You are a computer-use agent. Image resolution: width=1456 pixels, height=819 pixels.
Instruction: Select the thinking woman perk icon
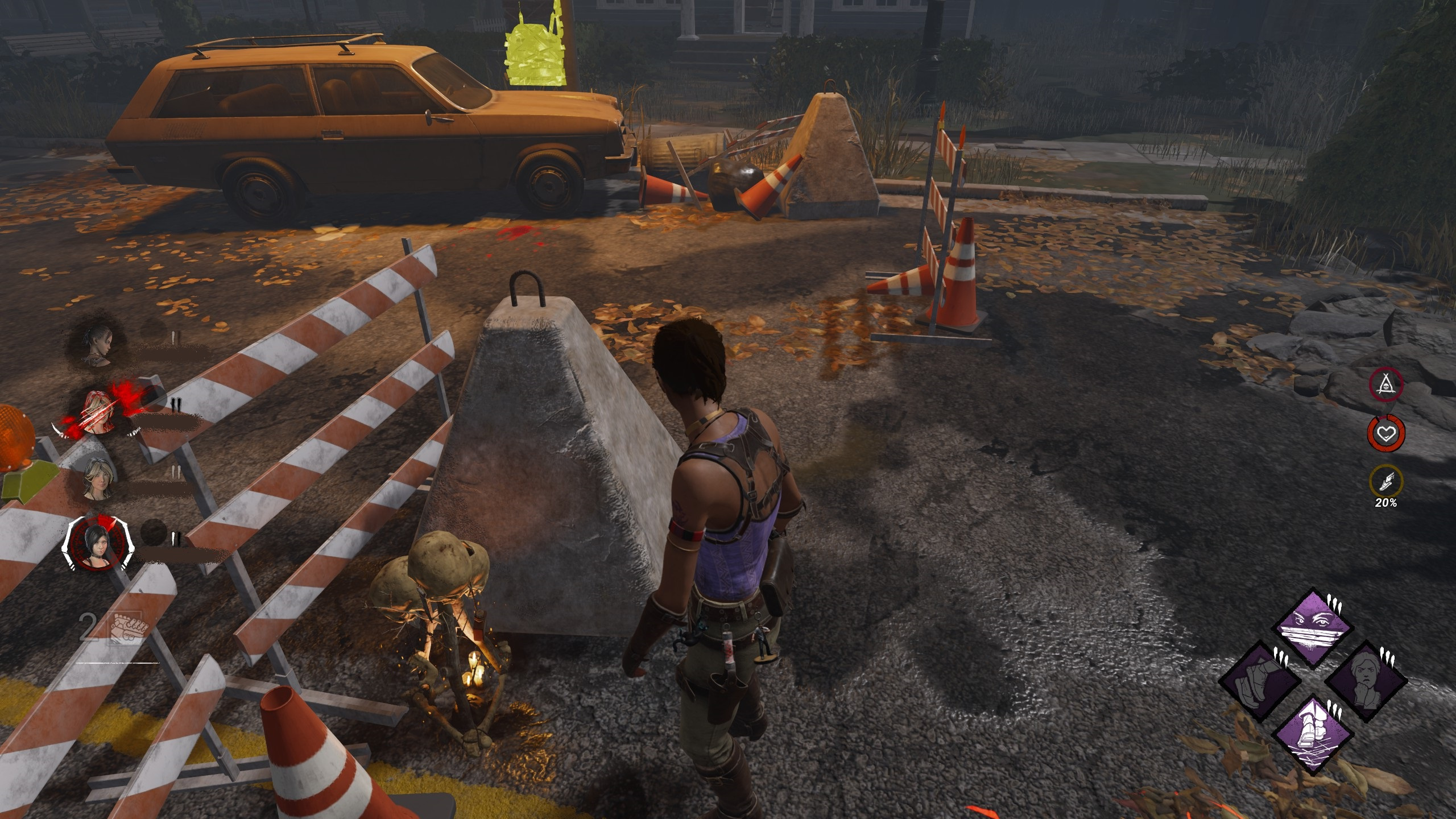(1365, 681)
